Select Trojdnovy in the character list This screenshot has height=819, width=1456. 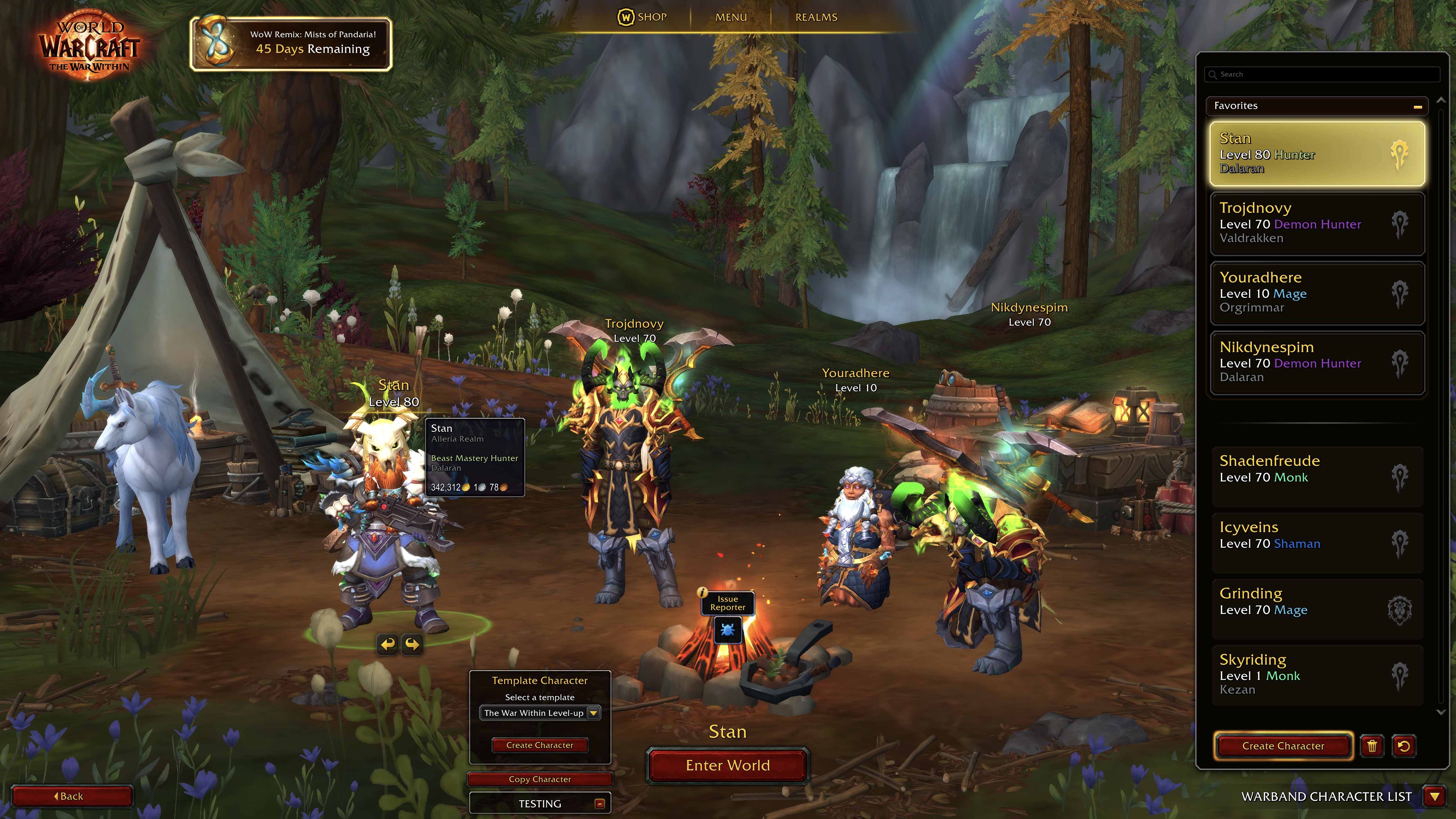click(1317, 223)
